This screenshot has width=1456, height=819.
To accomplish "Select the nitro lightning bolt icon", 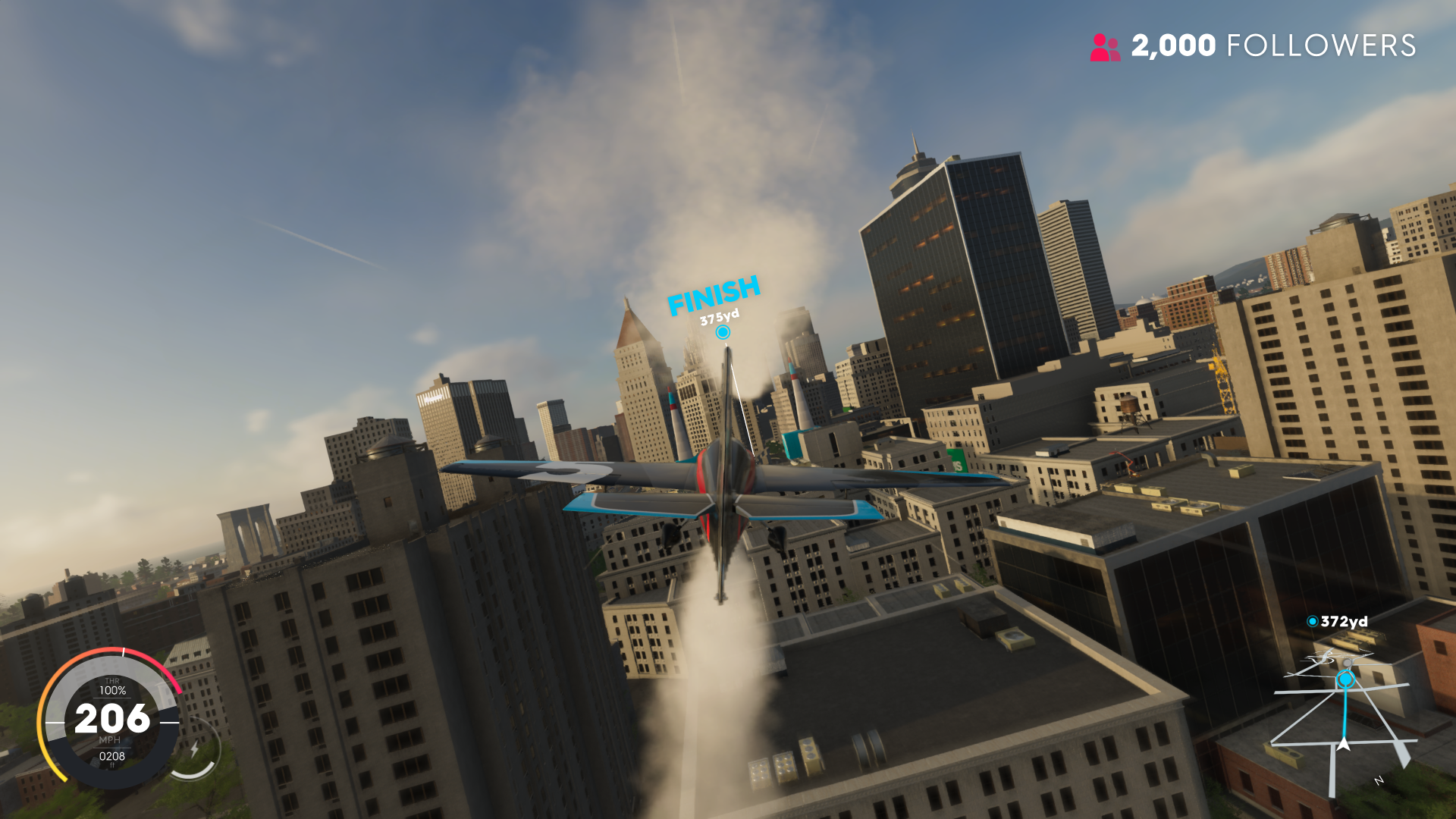I will coord(196,749).
